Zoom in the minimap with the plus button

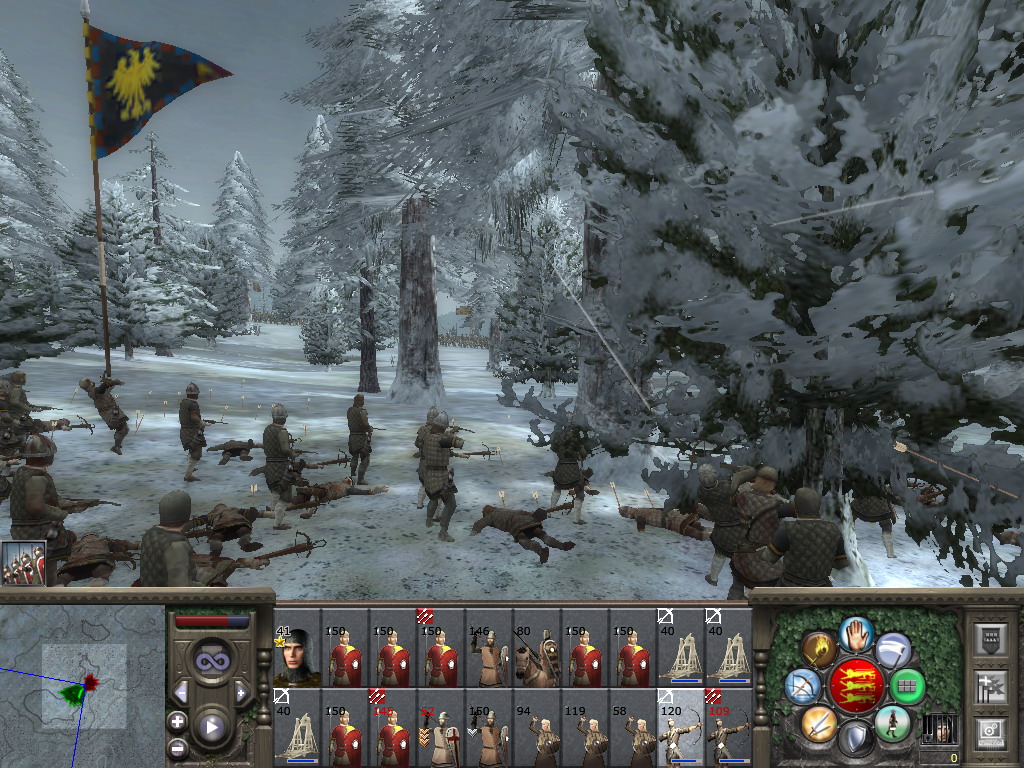point(177,721)
